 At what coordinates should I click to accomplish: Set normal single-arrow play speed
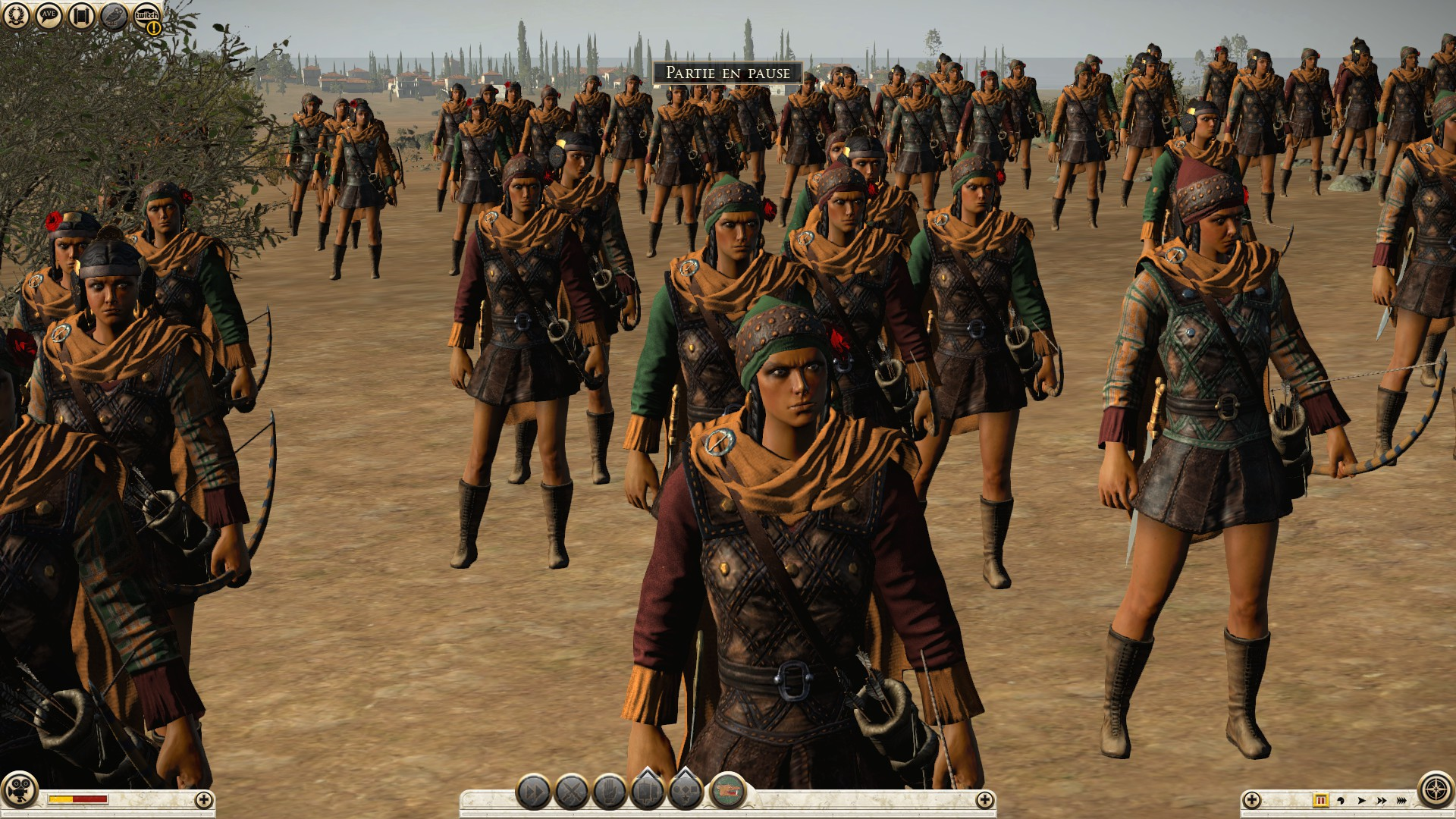[x=1361, y=800]
